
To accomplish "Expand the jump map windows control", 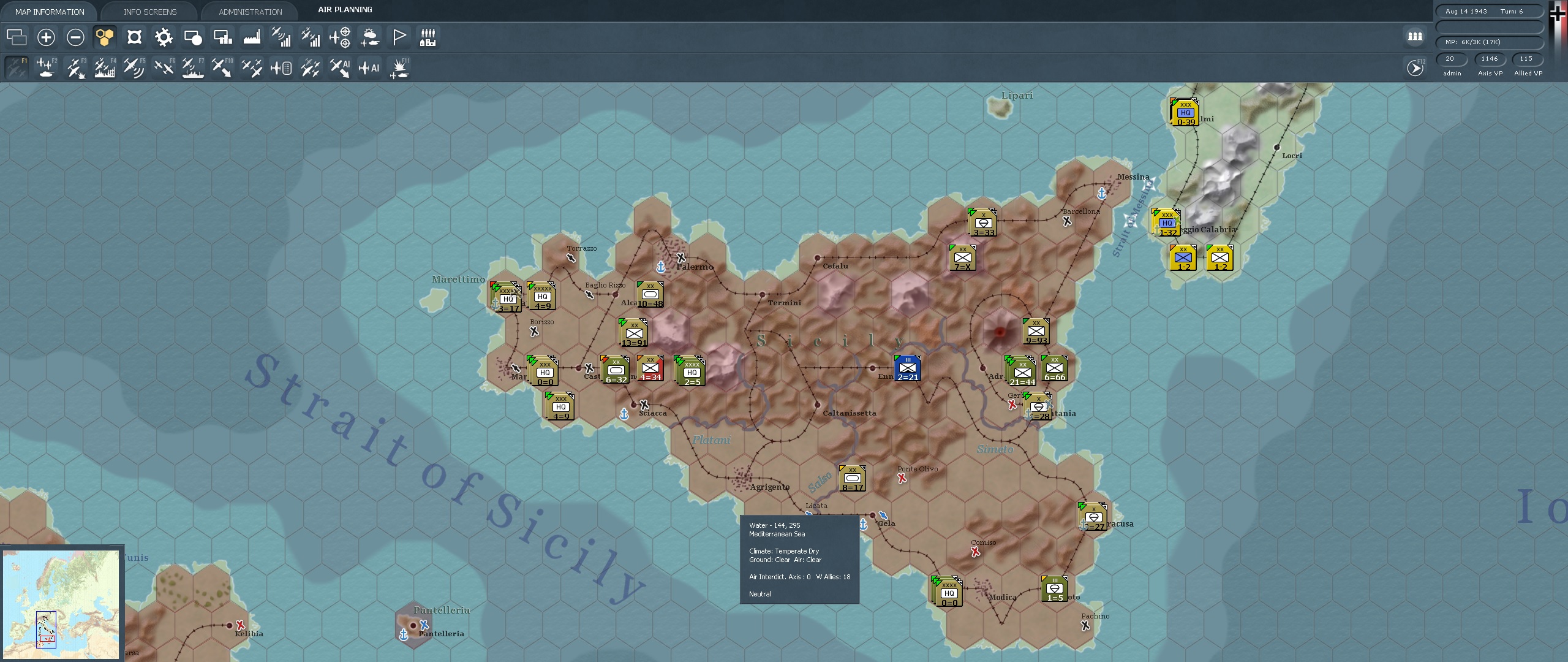I will 17,37.
